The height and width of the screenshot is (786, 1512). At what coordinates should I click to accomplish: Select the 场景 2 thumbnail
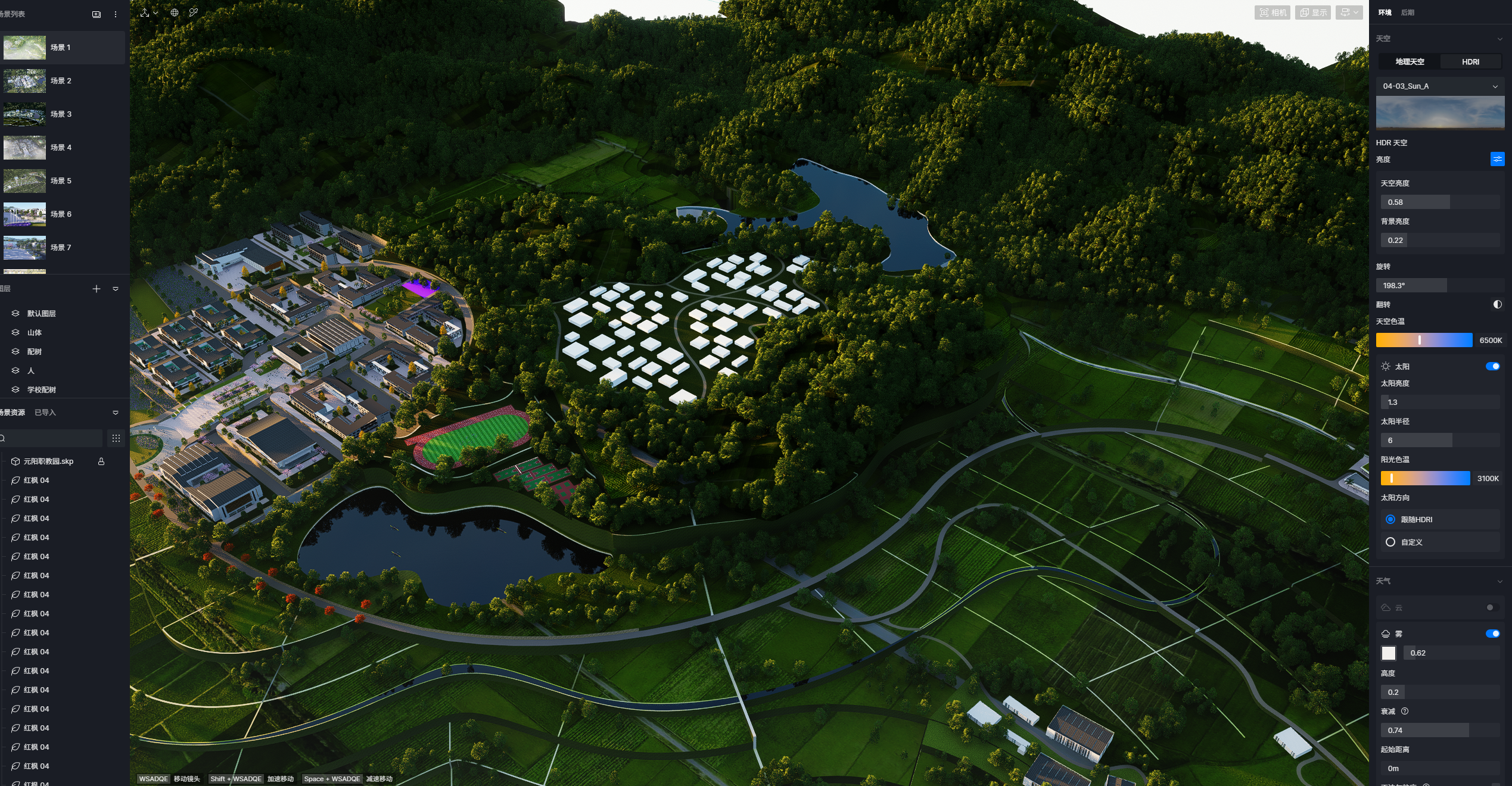point(24,81)
